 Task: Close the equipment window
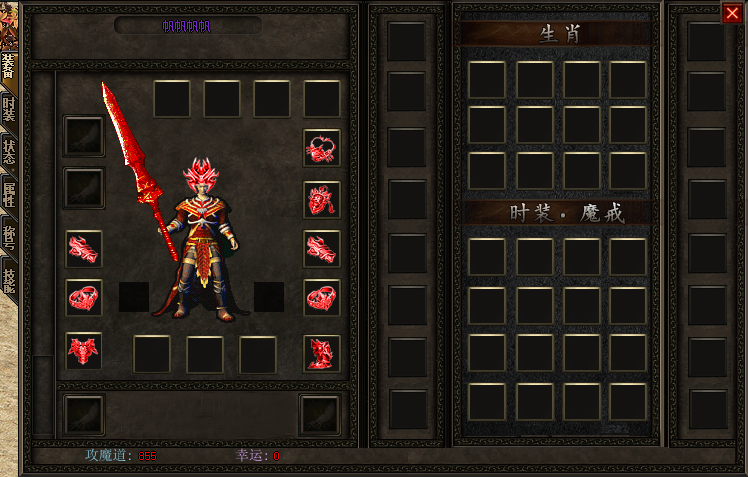coord(731,13)
